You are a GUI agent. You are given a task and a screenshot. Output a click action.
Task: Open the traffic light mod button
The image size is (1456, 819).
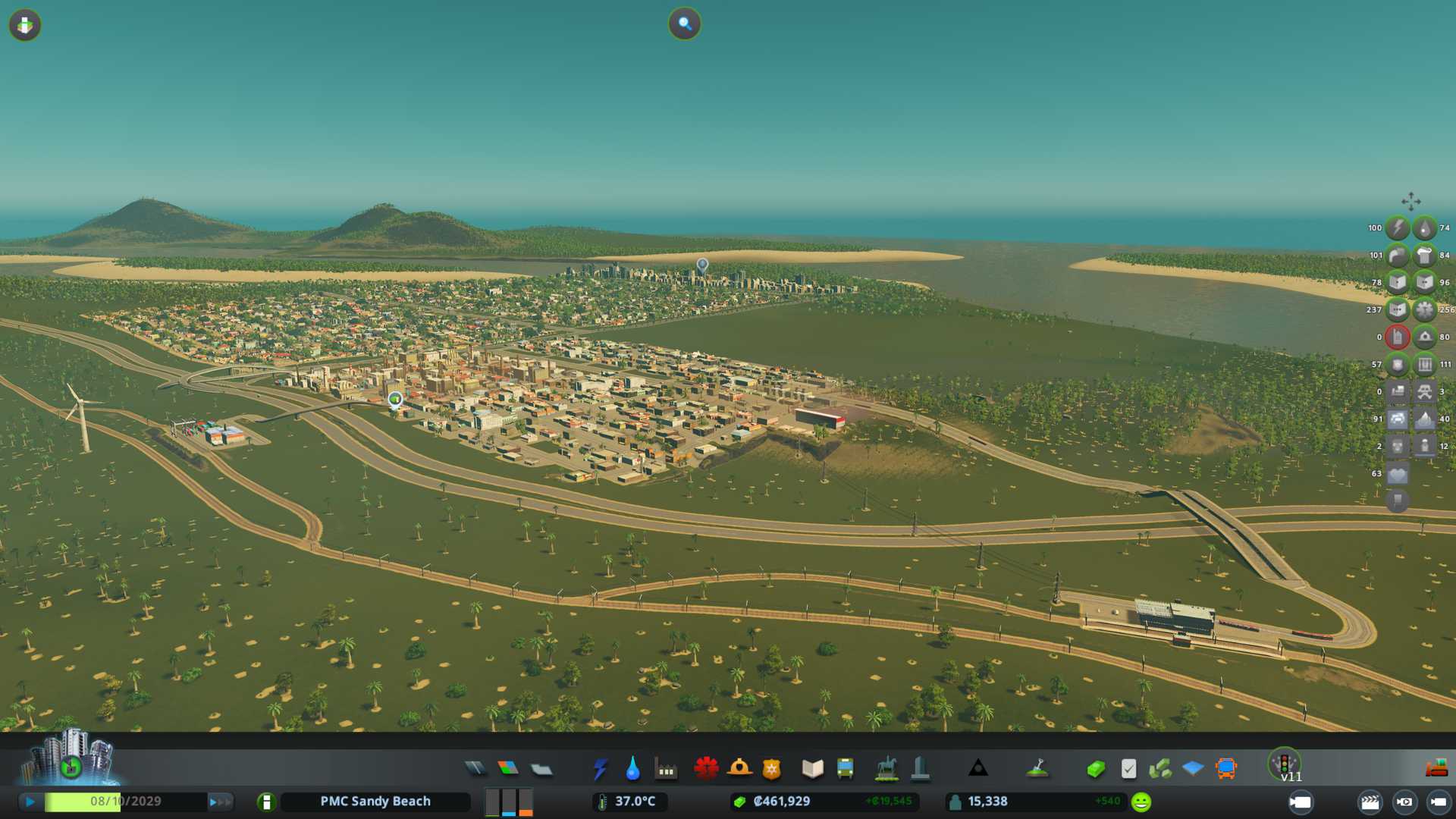point(1285,763)
